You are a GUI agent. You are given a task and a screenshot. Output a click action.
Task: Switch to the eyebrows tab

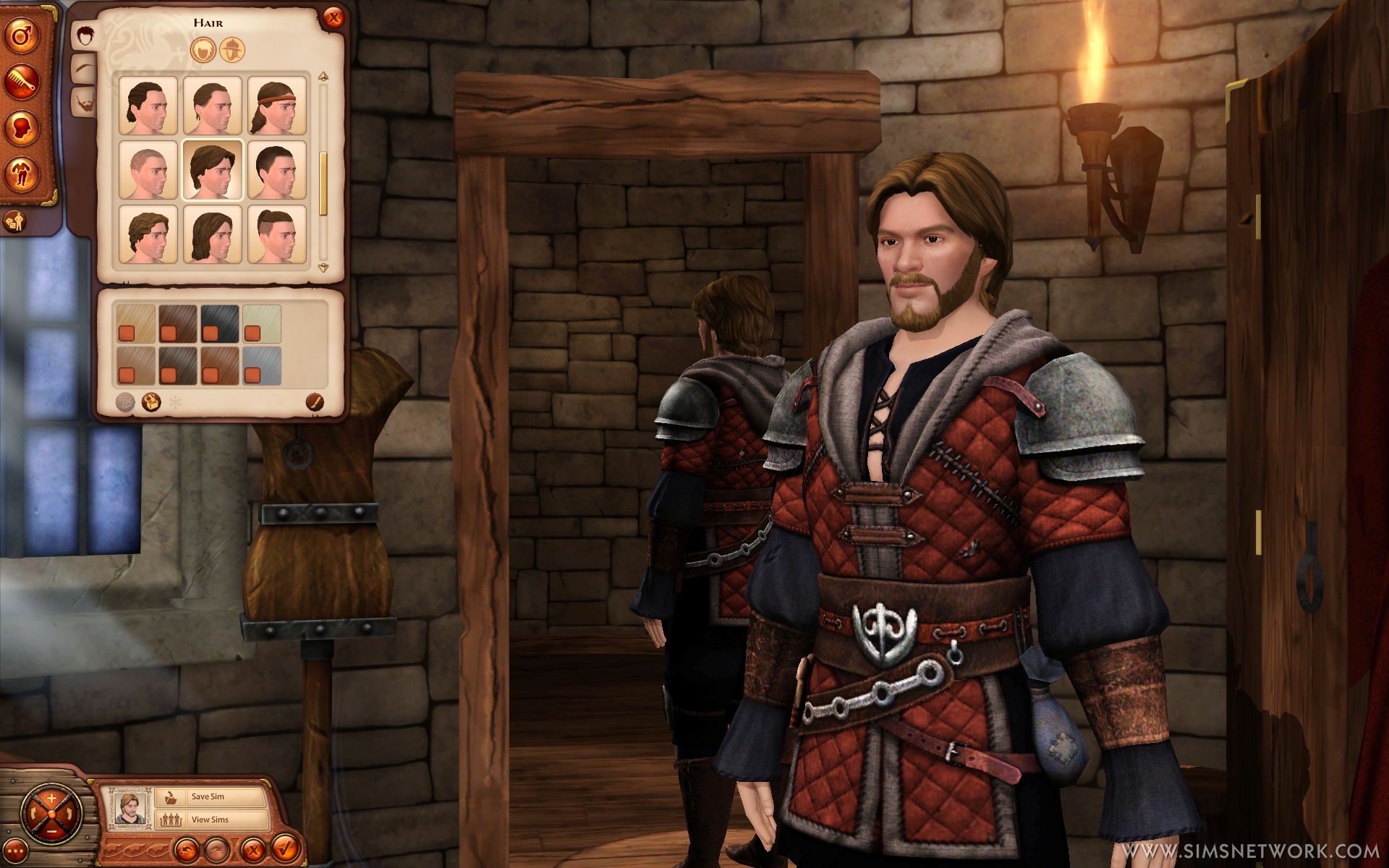(x=84, y=69)
